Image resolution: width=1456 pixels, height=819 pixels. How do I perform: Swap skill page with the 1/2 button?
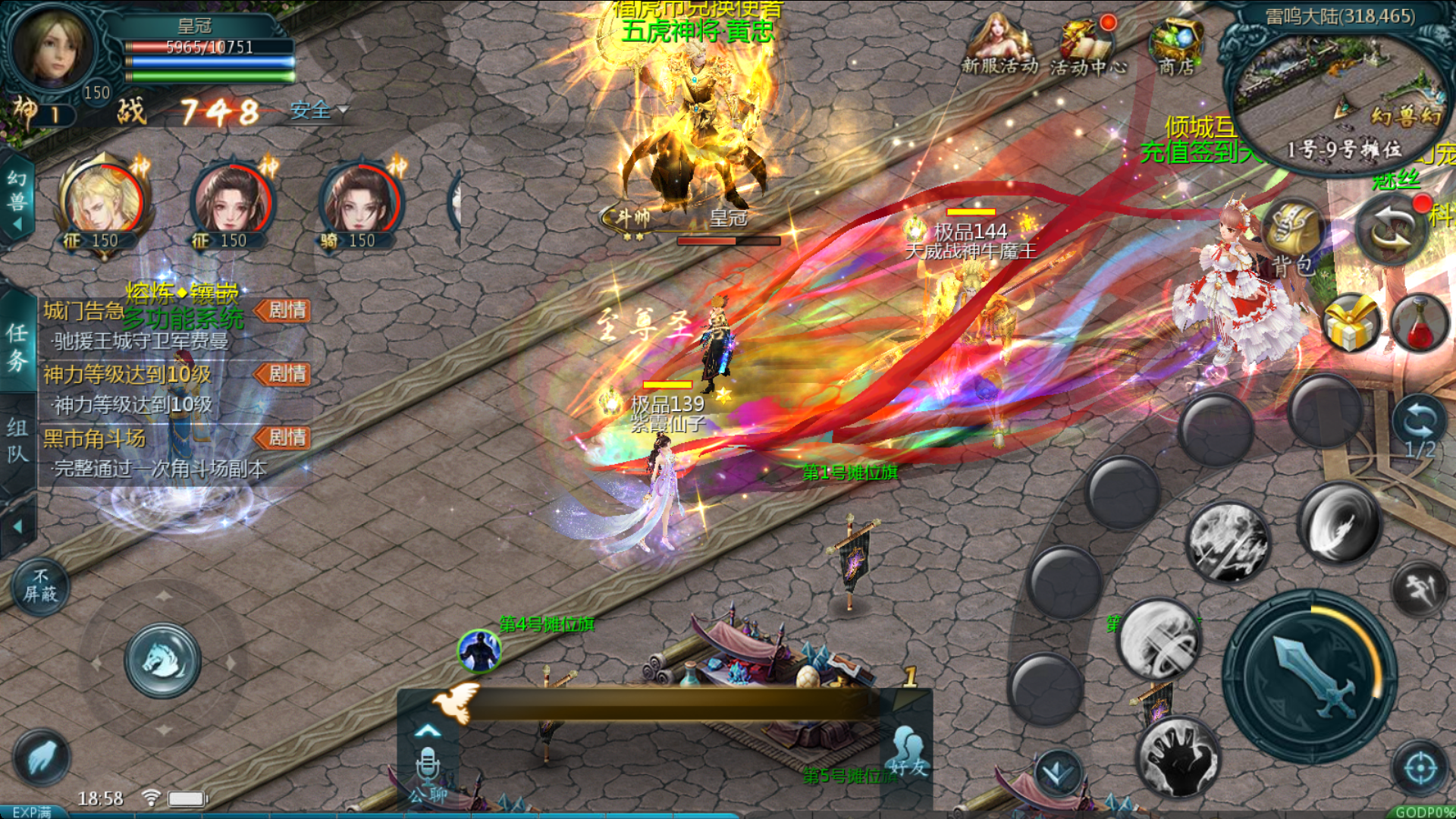1419,428
